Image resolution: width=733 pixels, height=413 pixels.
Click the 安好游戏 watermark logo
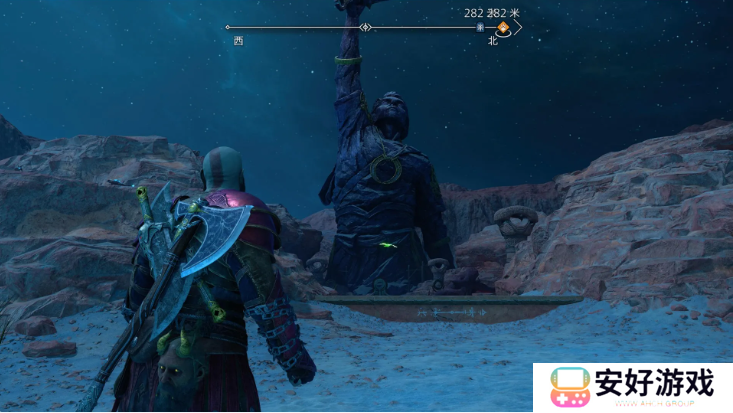632,387
